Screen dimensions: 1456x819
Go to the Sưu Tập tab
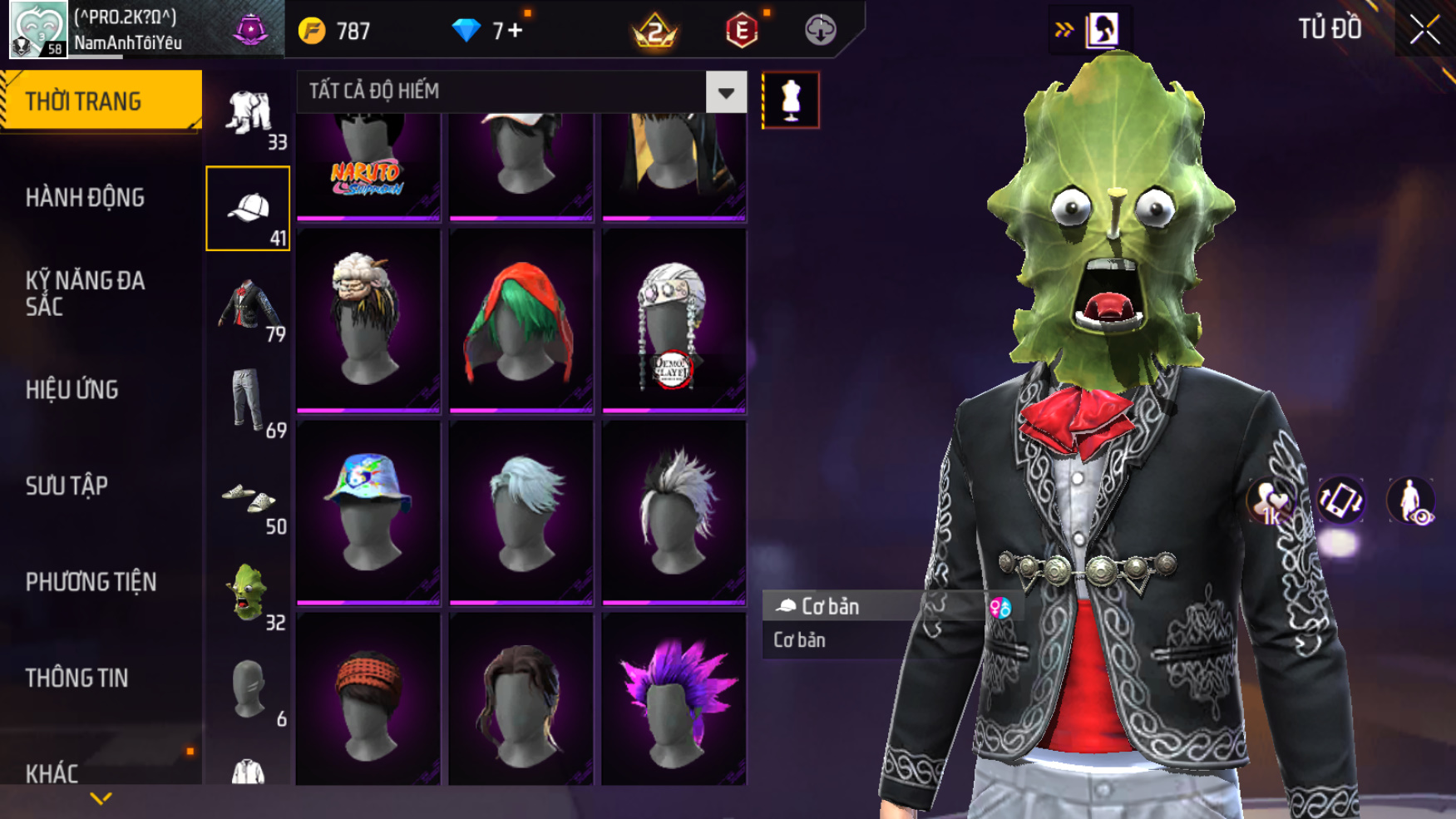[67, 486]
